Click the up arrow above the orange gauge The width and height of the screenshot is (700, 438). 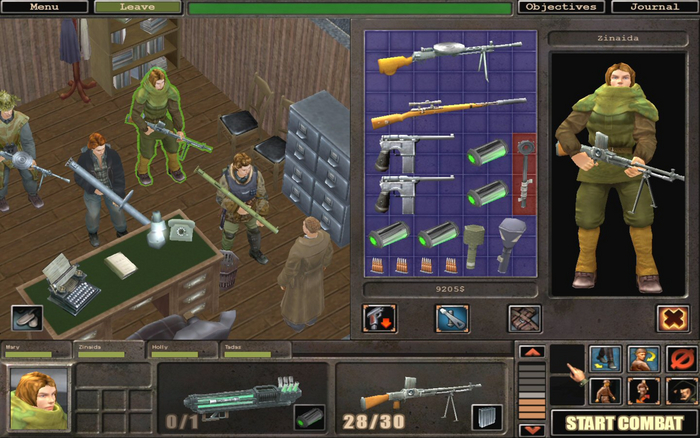pyautogui.click(x=532, y=352)
